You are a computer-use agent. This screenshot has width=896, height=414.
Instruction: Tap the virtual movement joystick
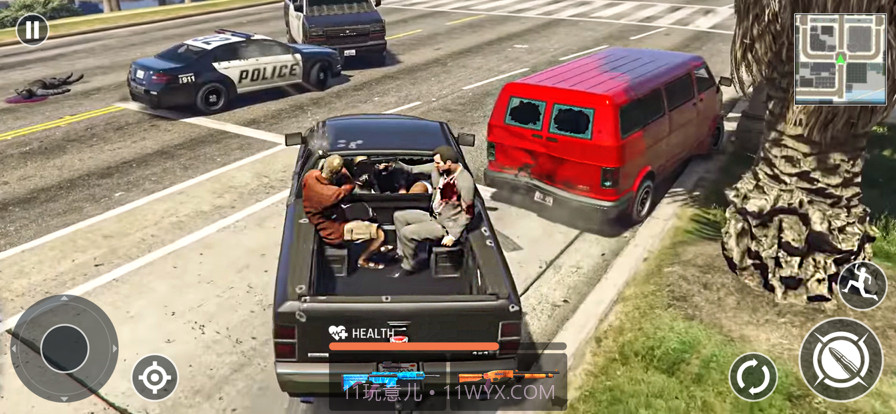coord(64,347)
